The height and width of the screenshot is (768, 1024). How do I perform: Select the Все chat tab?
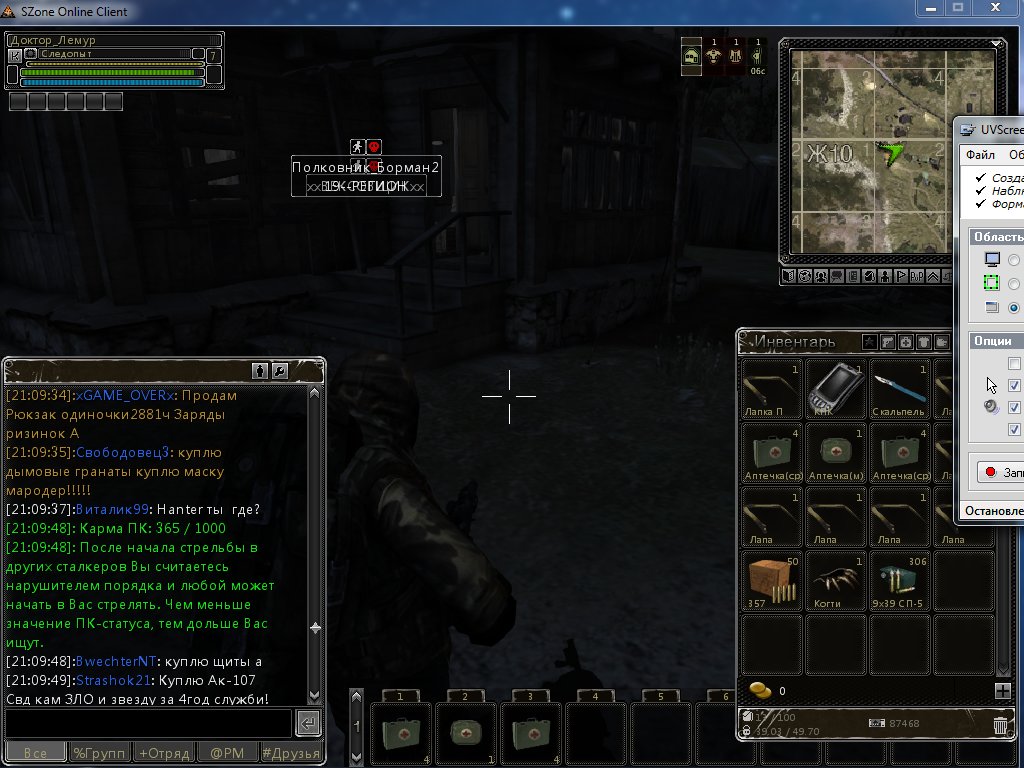(x=35, y=753)
